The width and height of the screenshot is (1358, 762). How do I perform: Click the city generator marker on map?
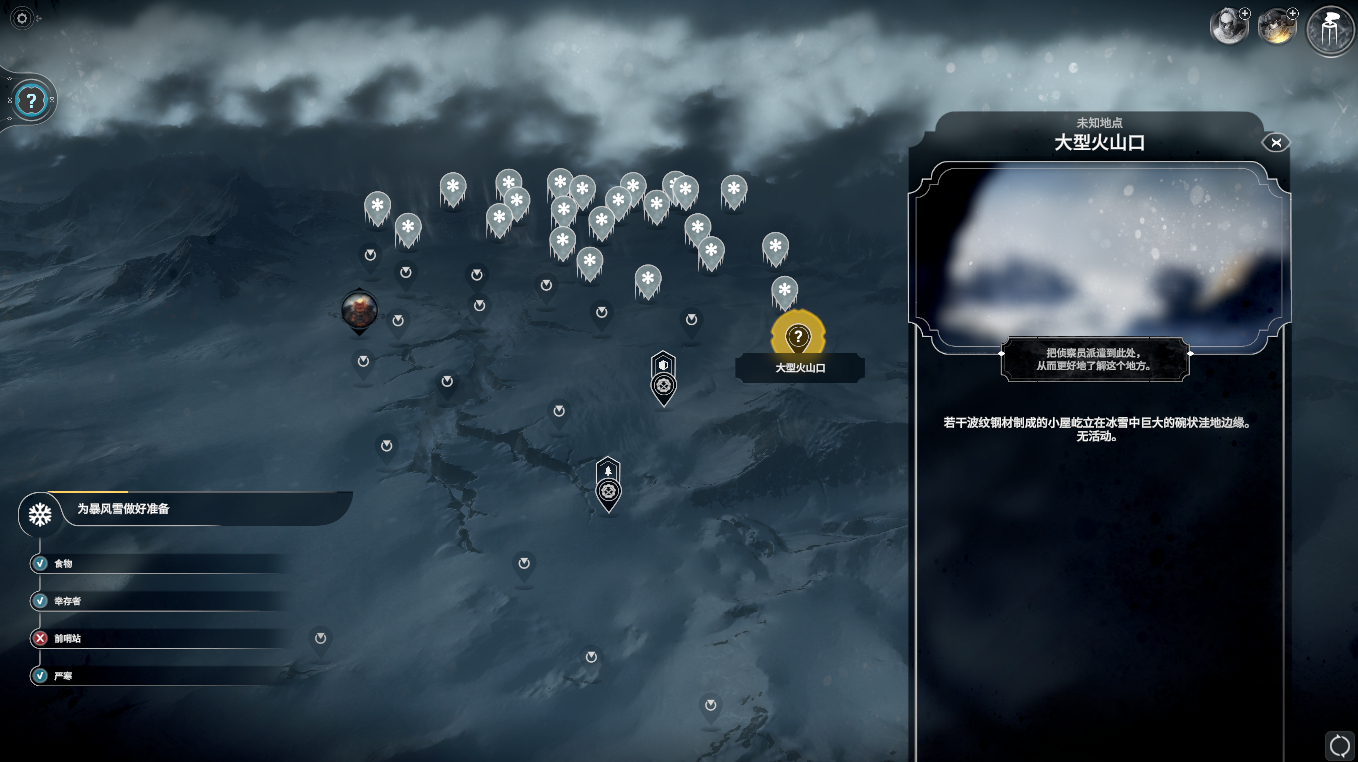coord(359,310)
